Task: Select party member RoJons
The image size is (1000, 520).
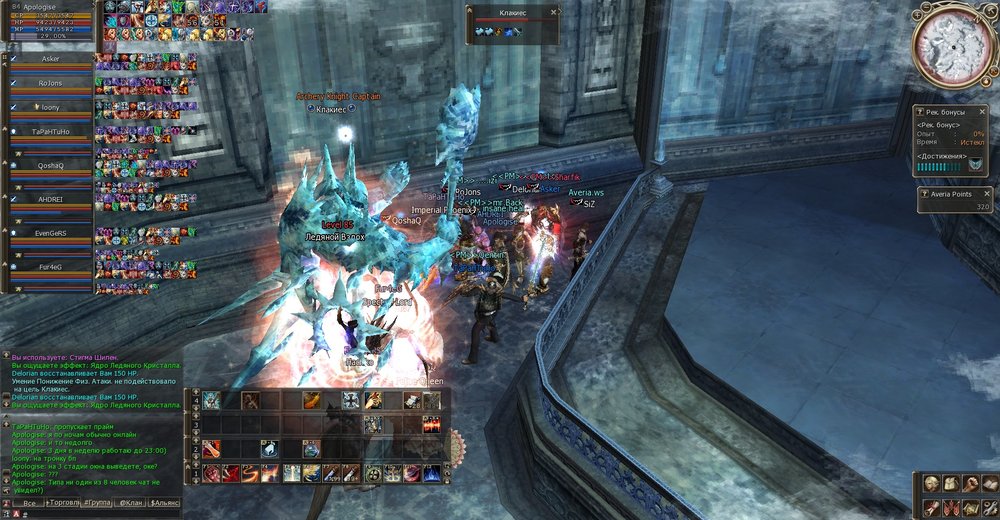Action: pos(50,83)
